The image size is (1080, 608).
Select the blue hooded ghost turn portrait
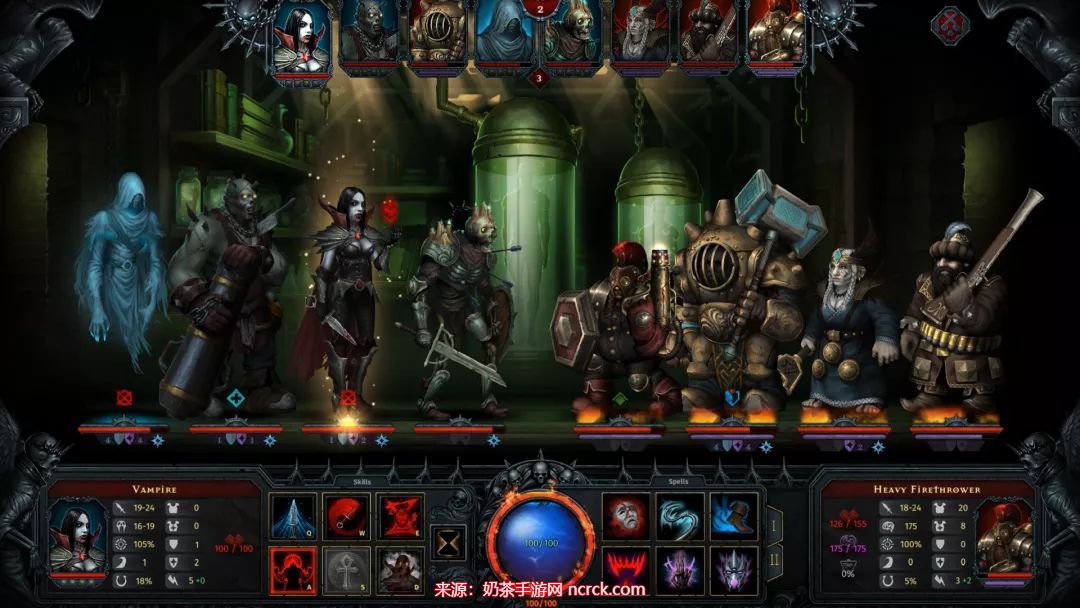504,36
